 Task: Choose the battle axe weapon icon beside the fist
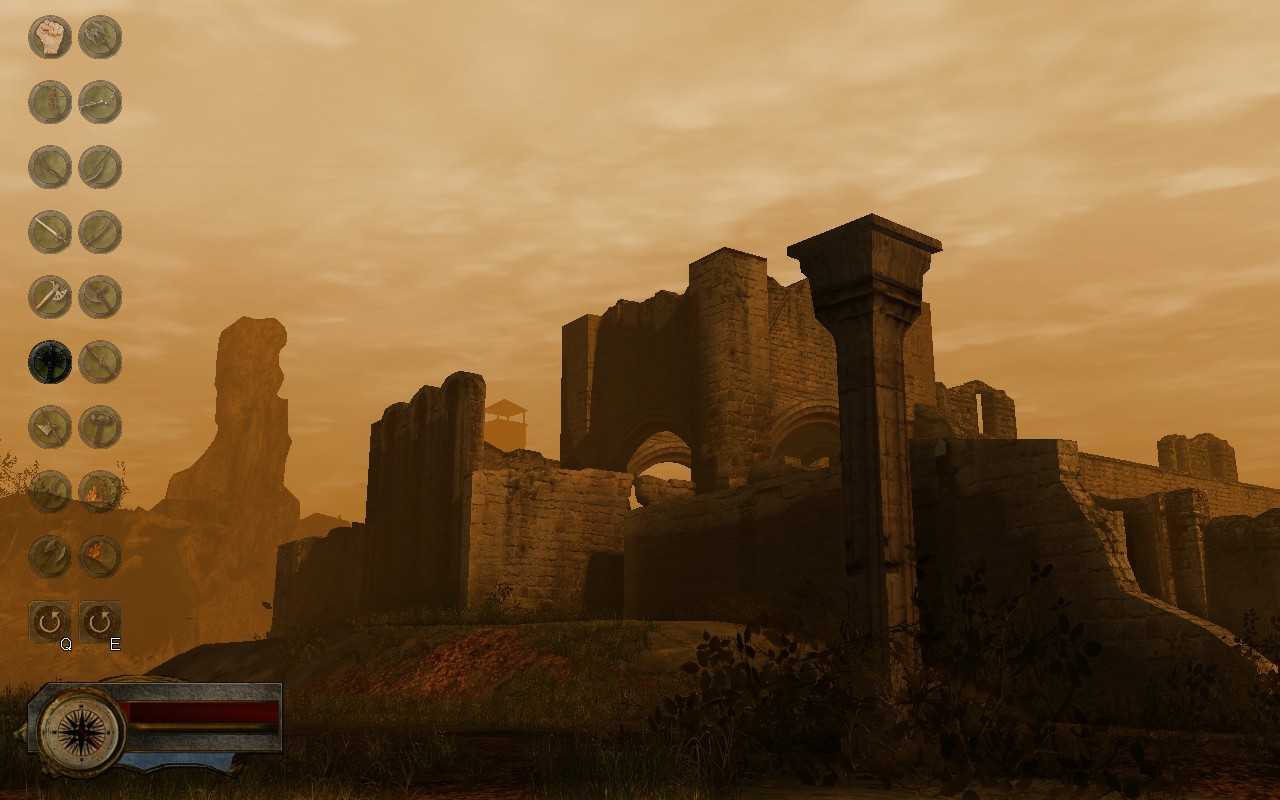tap(100, 37)
